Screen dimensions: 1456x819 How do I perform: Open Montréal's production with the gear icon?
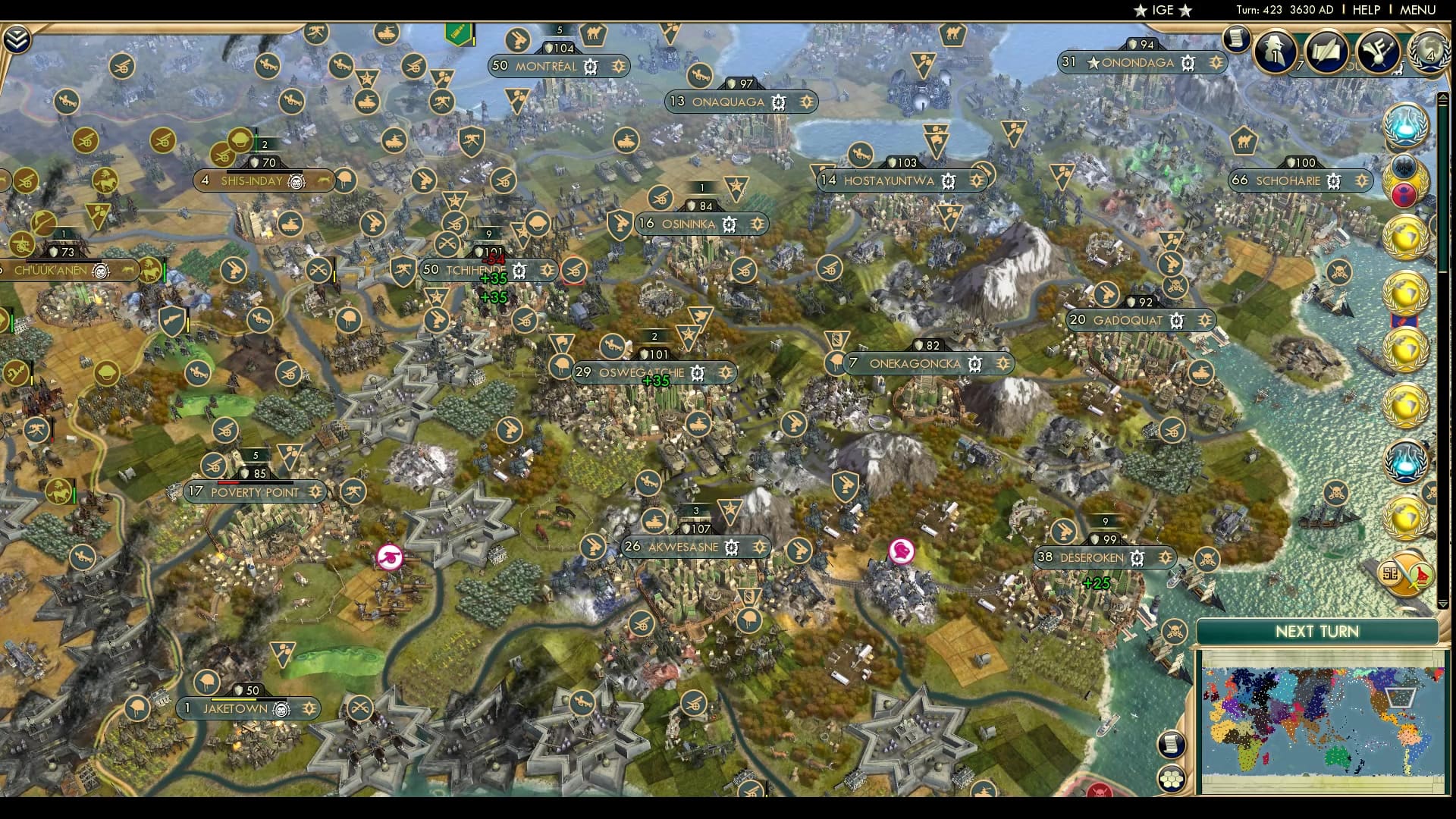[589, 67]
